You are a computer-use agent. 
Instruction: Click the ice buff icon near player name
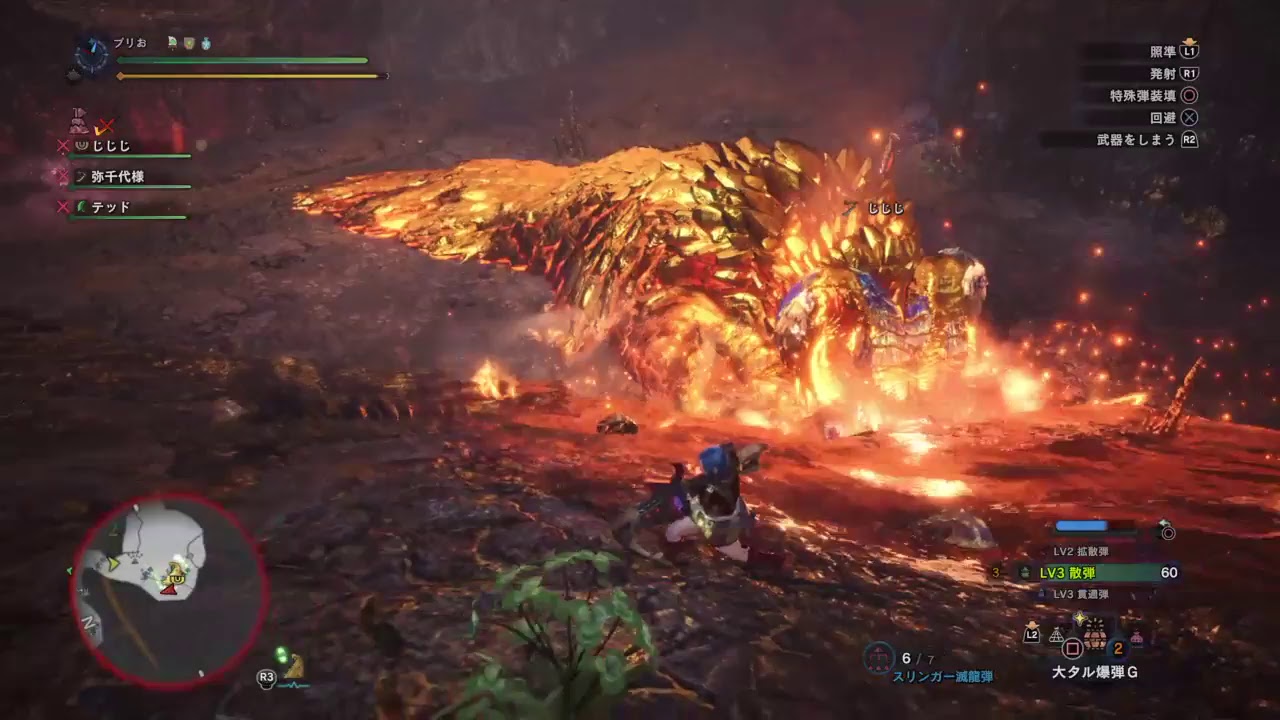[x=206, y=45]
